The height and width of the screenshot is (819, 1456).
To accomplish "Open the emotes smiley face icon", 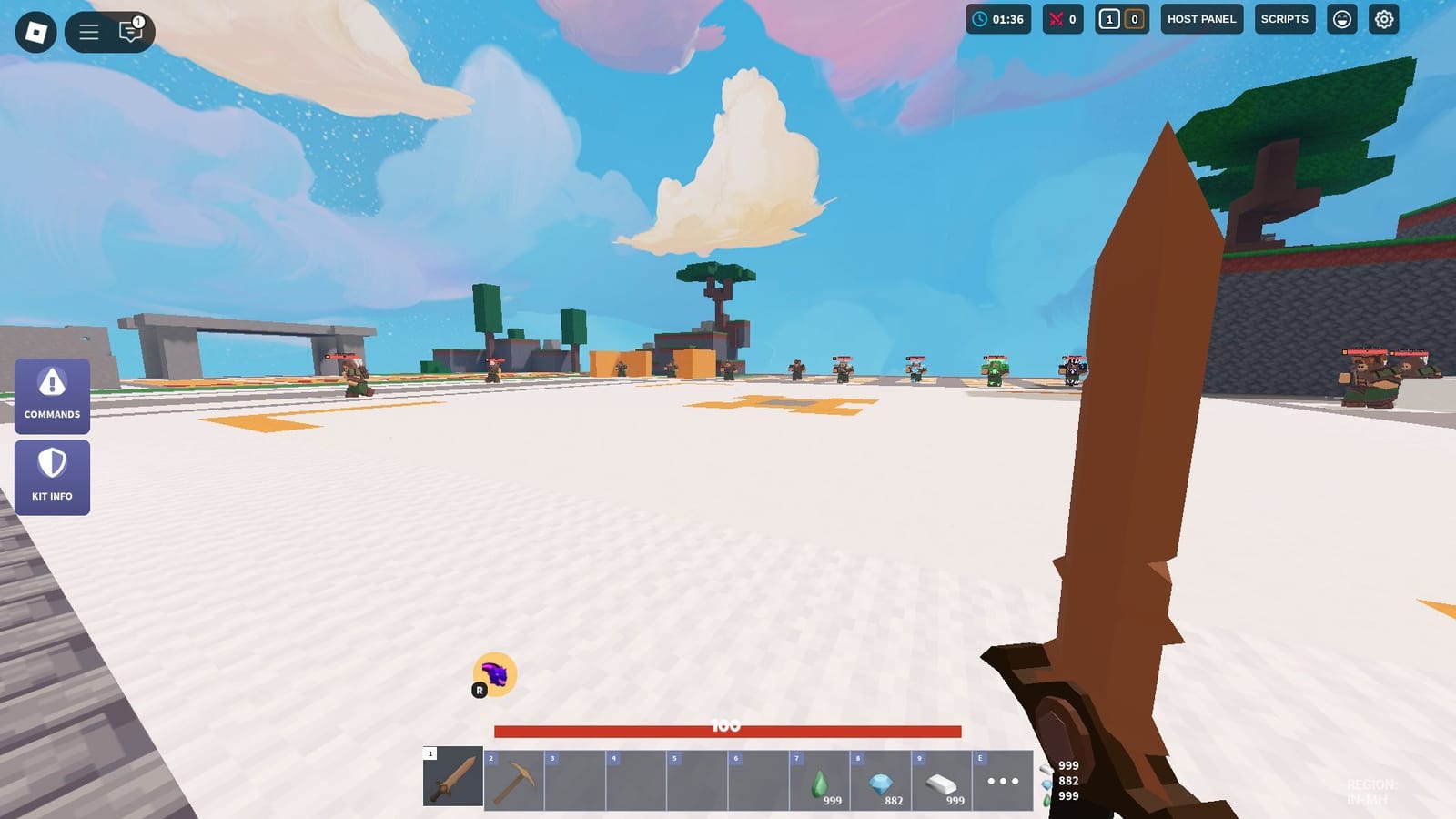I will pyautogui.click(x=1341, y=18).
